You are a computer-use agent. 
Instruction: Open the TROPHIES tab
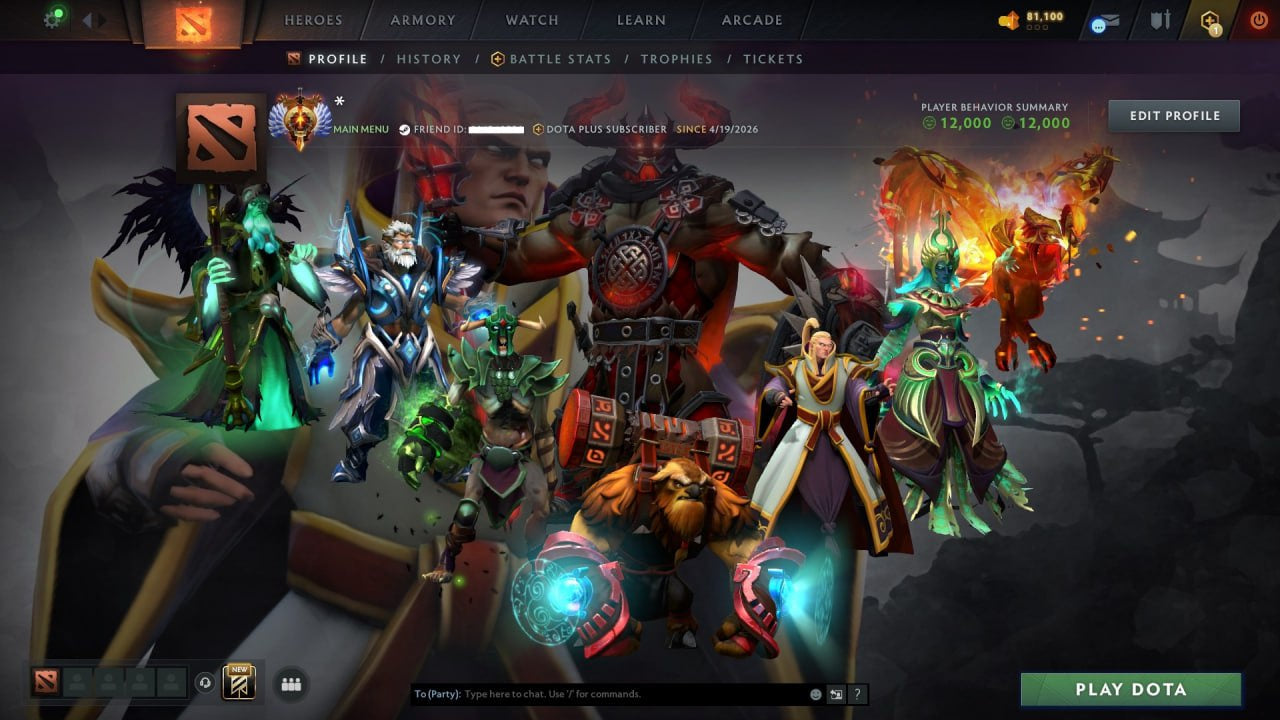click(x=676, y=58)
